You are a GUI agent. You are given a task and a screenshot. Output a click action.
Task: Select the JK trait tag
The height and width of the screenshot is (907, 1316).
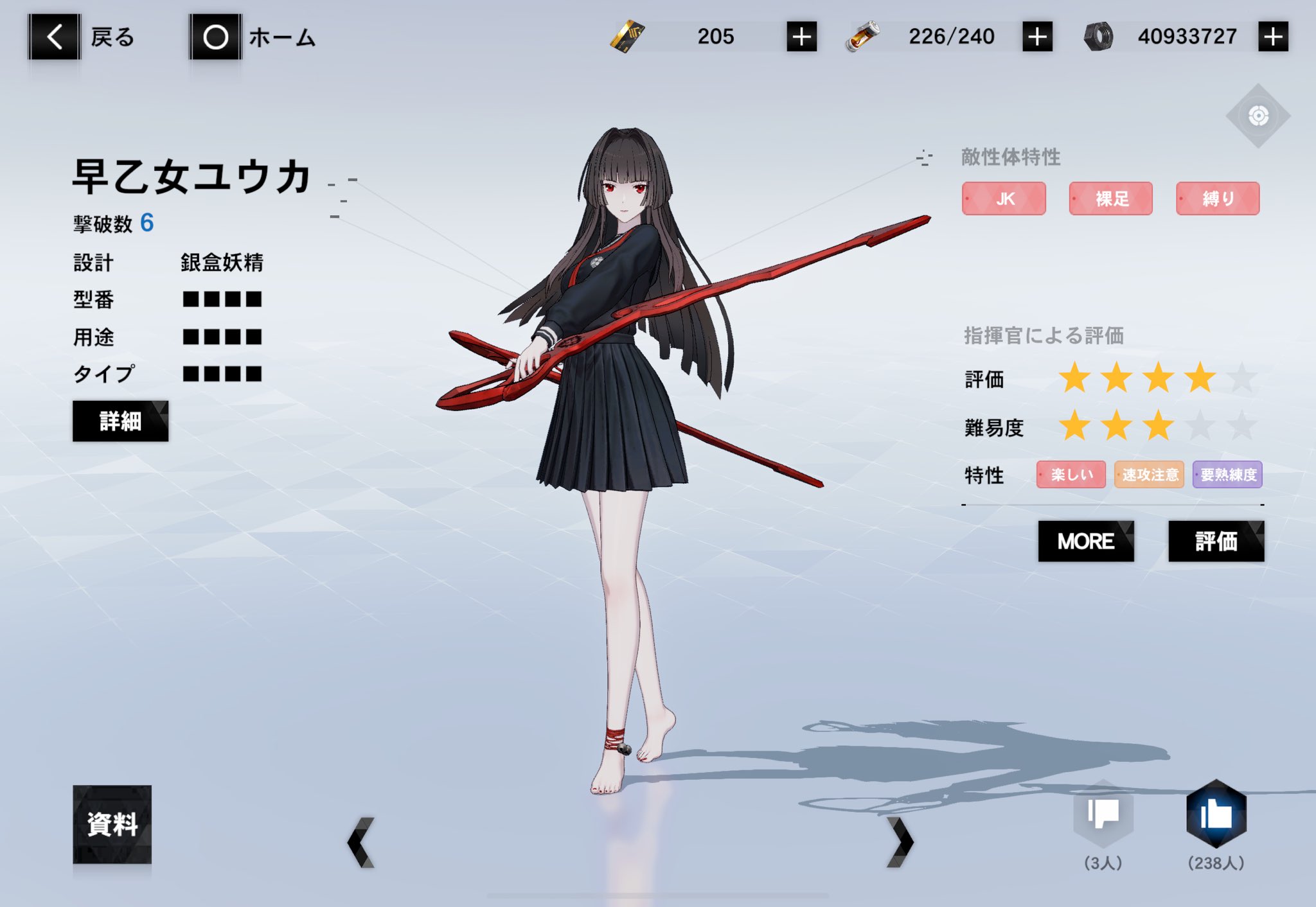[1004, 198]
